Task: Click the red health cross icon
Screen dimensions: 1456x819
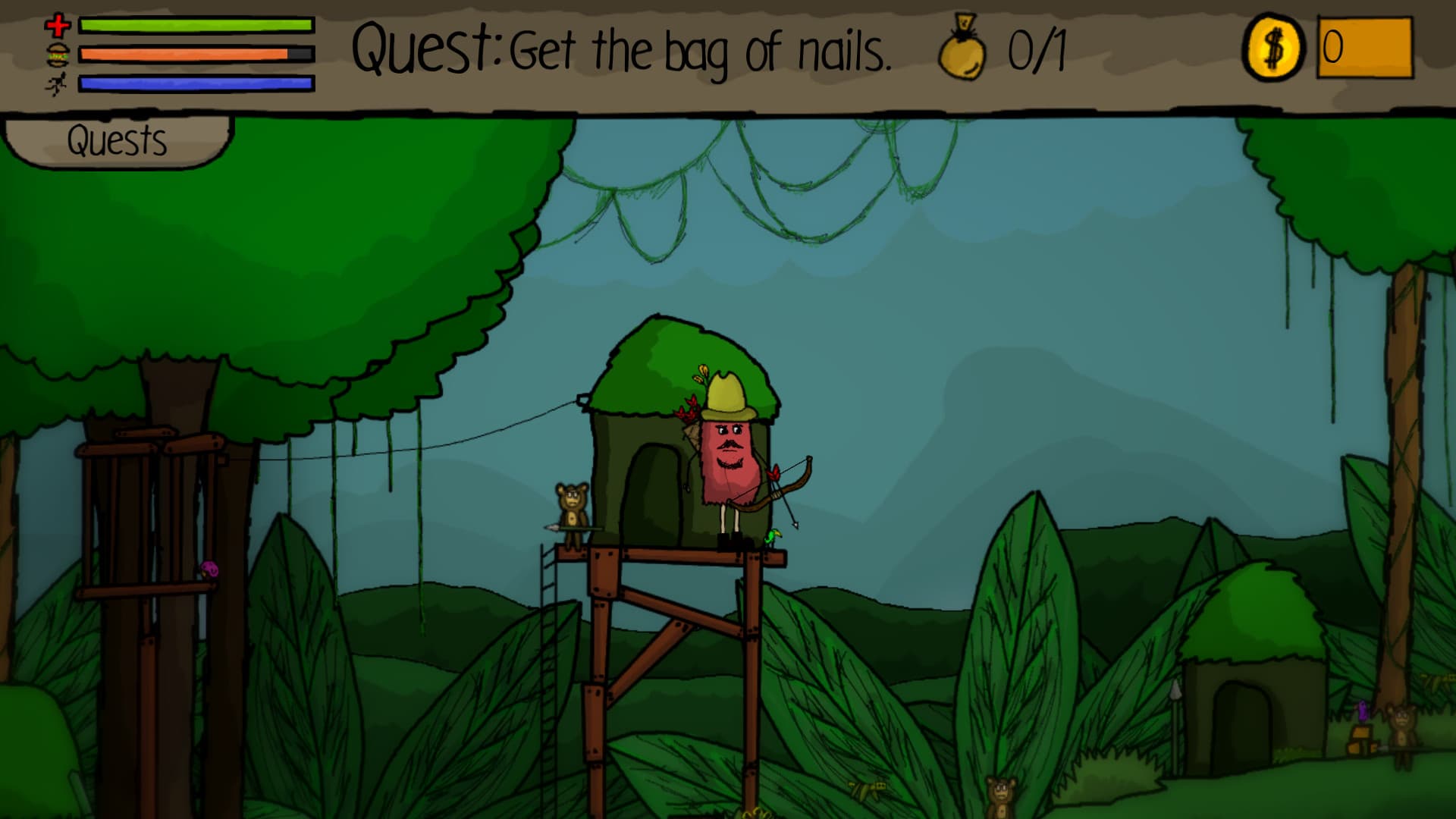Action: 57,25
